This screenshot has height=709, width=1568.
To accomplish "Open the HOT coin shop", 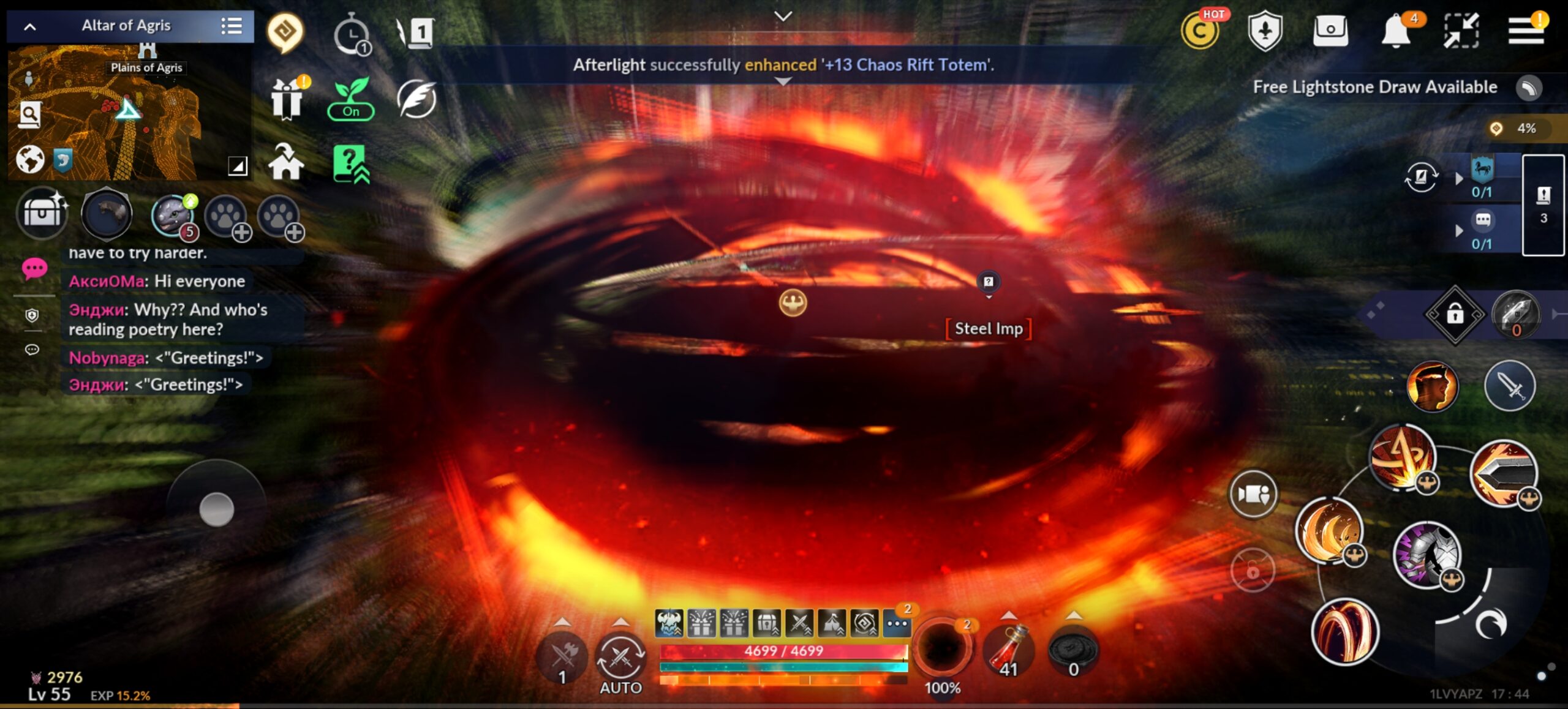I will (1200, 31).
